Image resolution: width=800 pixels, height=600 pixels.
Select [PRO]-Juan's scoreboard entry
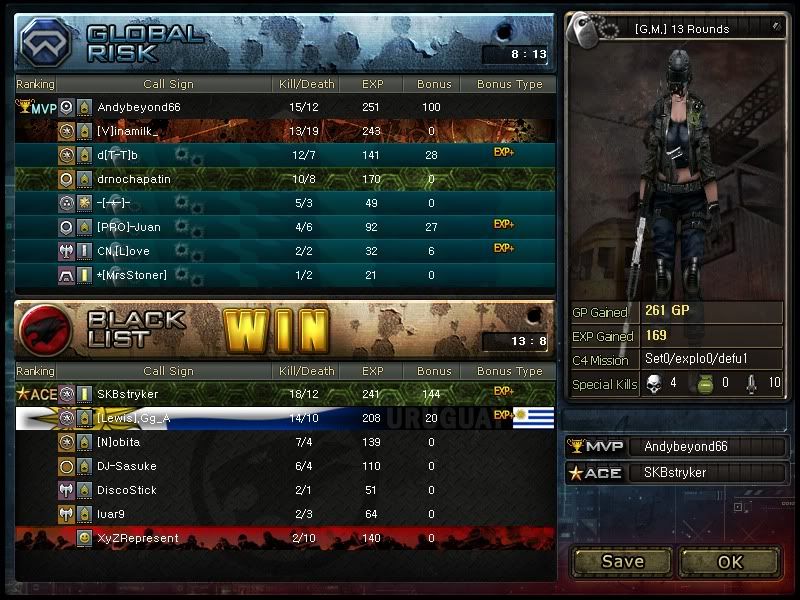point(285,227)
